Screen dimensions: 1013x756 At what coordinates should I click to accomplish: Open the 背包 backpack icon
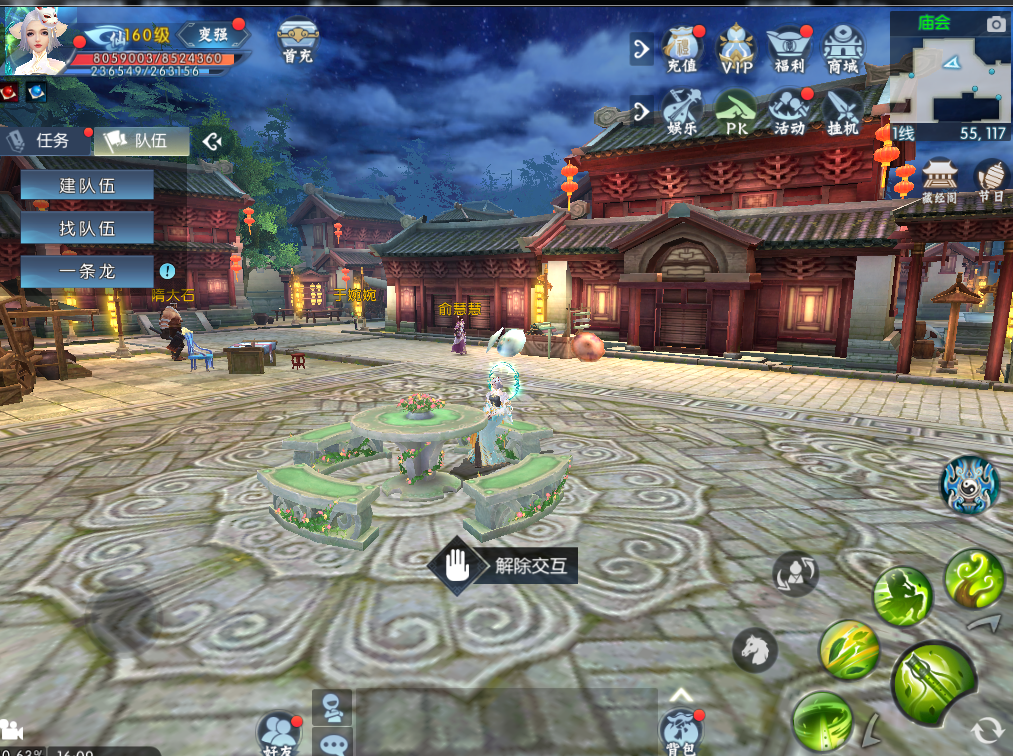coord(680,730)
